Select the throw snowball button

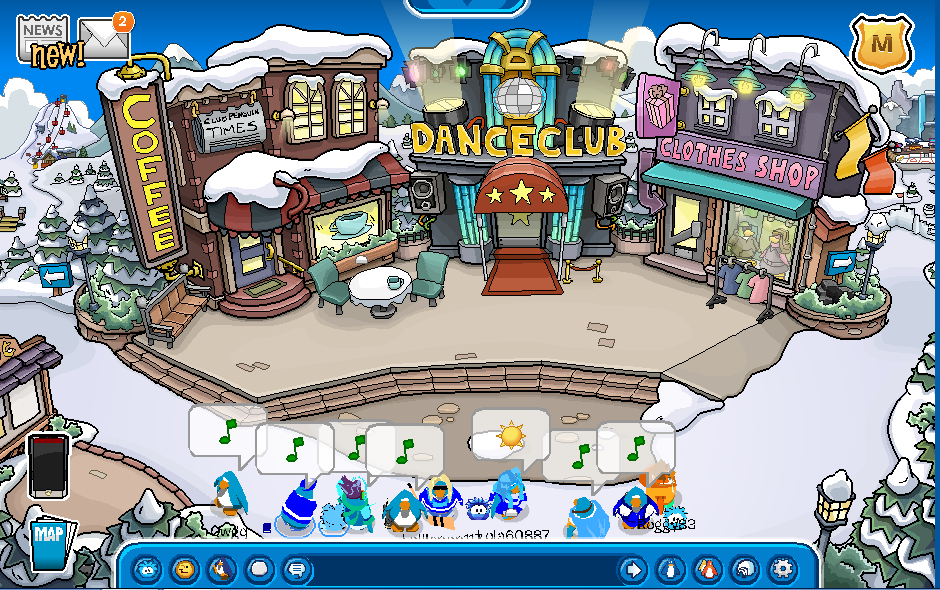(258, 570)
